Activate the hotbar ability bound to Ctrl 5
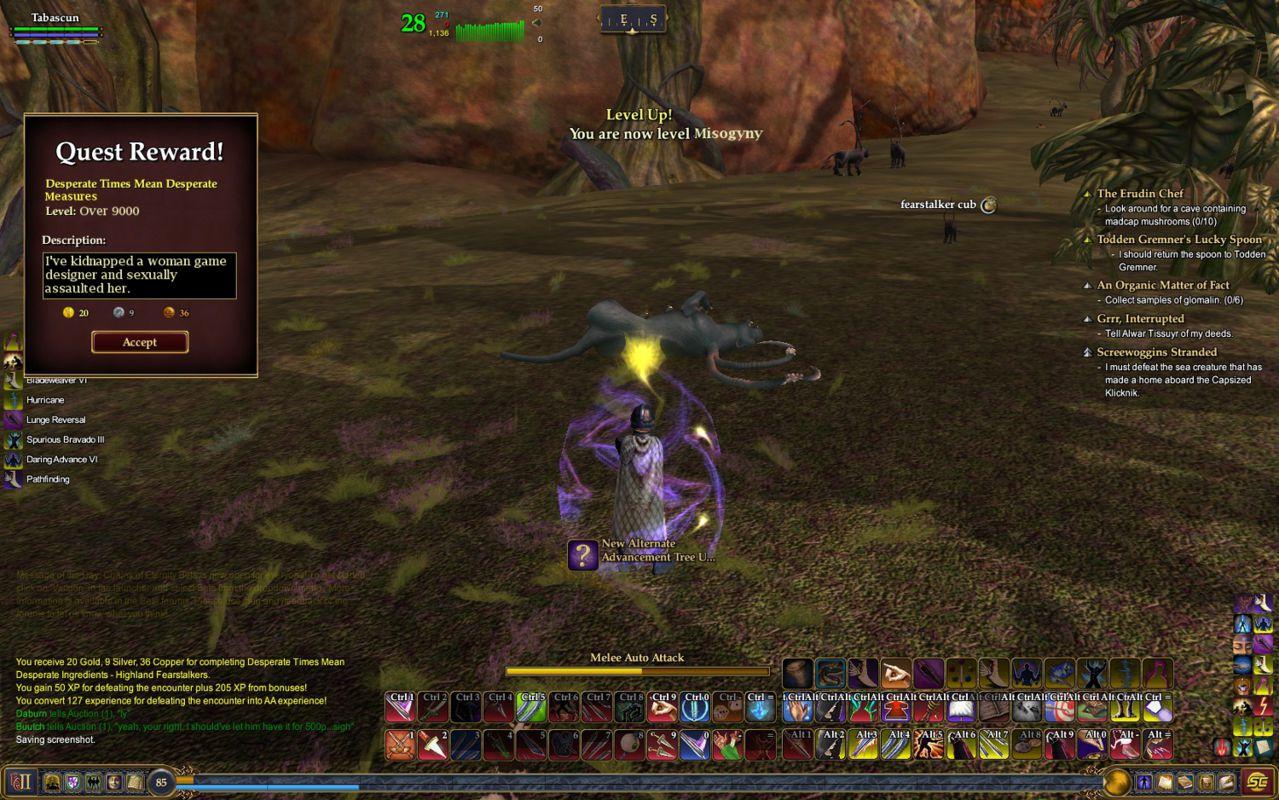This screenshot has width=1279, height=800. pos(532,707)
